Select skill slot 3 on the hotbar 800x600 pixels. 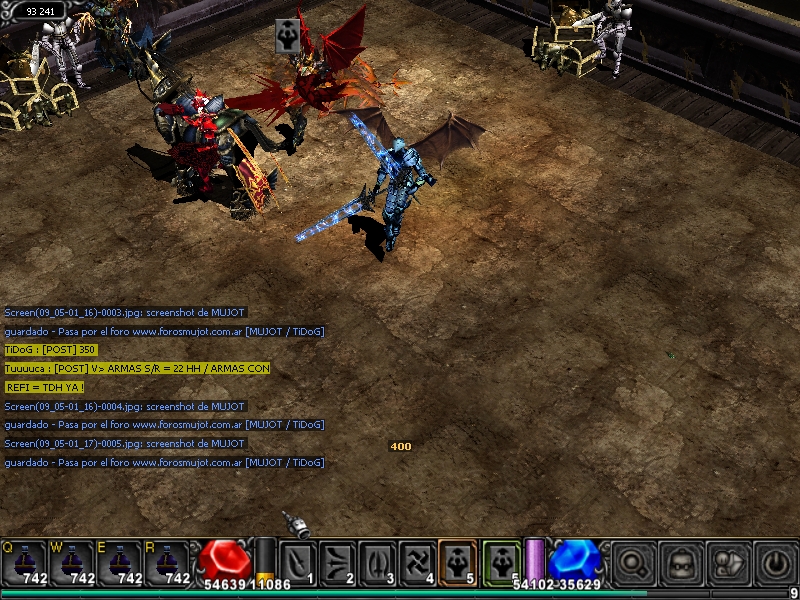pyautogui.click(x=379, y=562)
